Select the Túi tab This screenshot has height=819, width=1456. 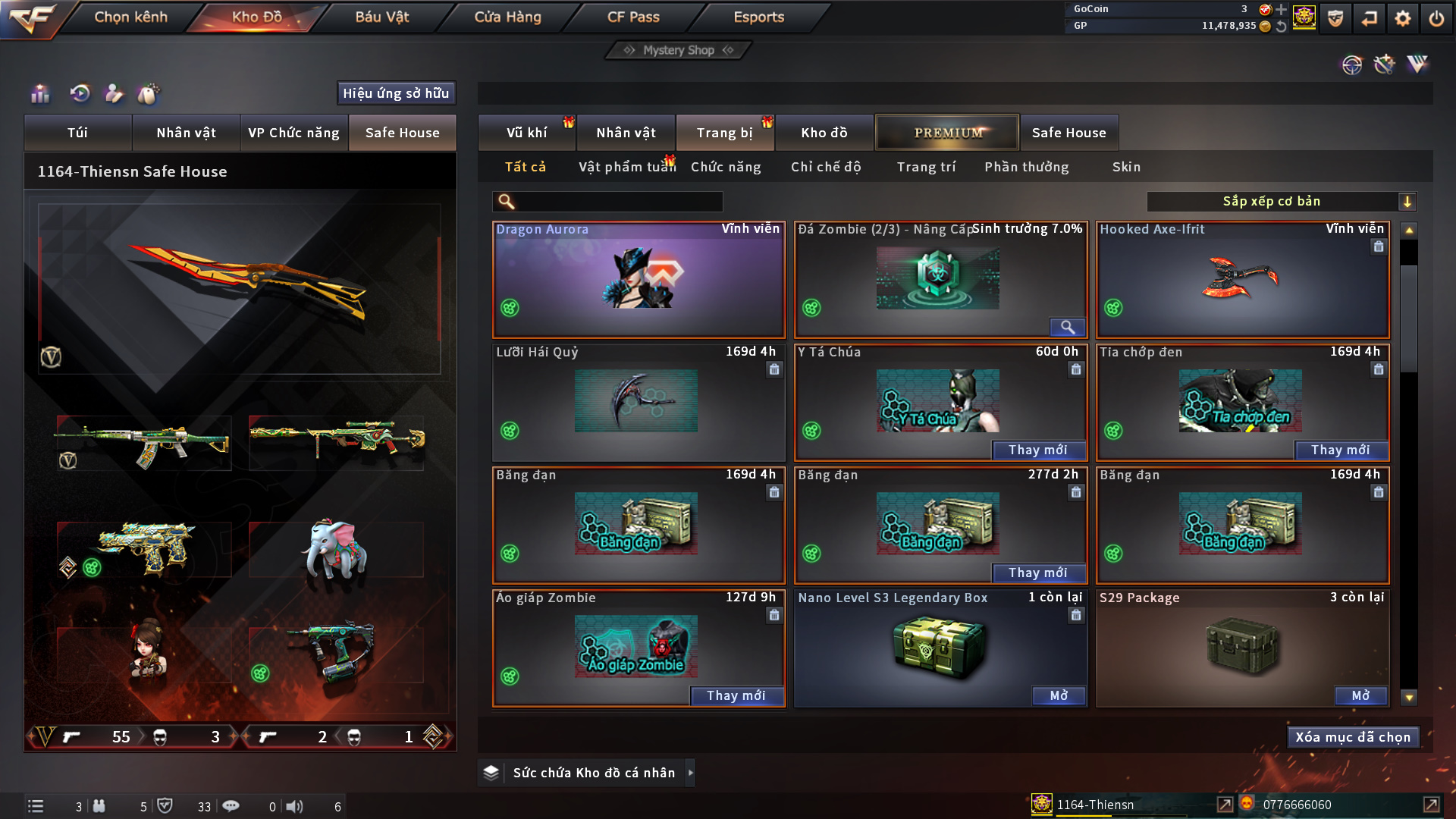(77, 133)
